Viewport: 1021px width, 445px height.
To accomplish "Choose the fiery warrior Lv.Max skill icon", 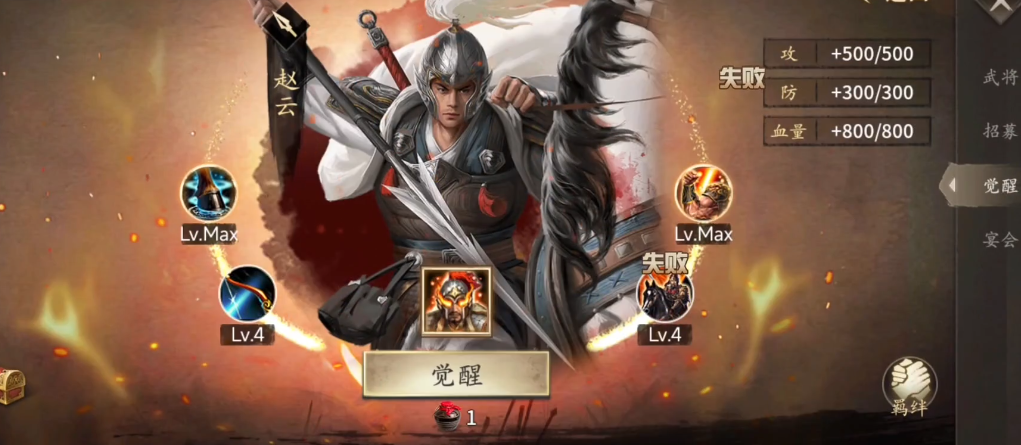I will [703, 195].
